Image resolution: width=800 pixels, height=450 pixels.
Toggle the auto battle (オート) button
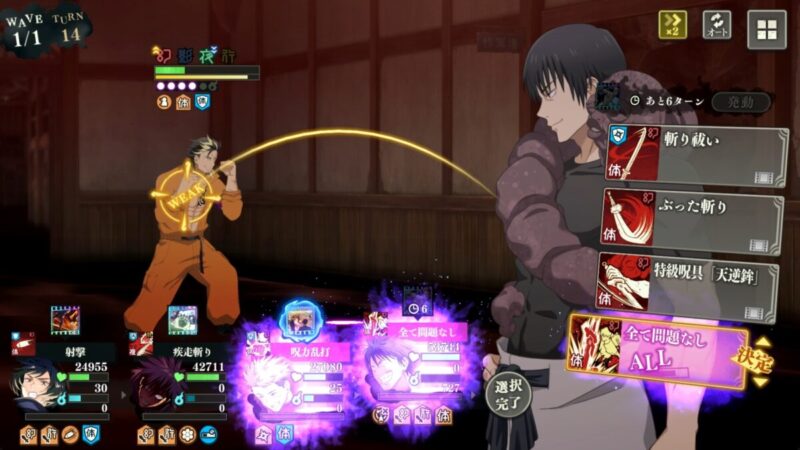[717, 26]
